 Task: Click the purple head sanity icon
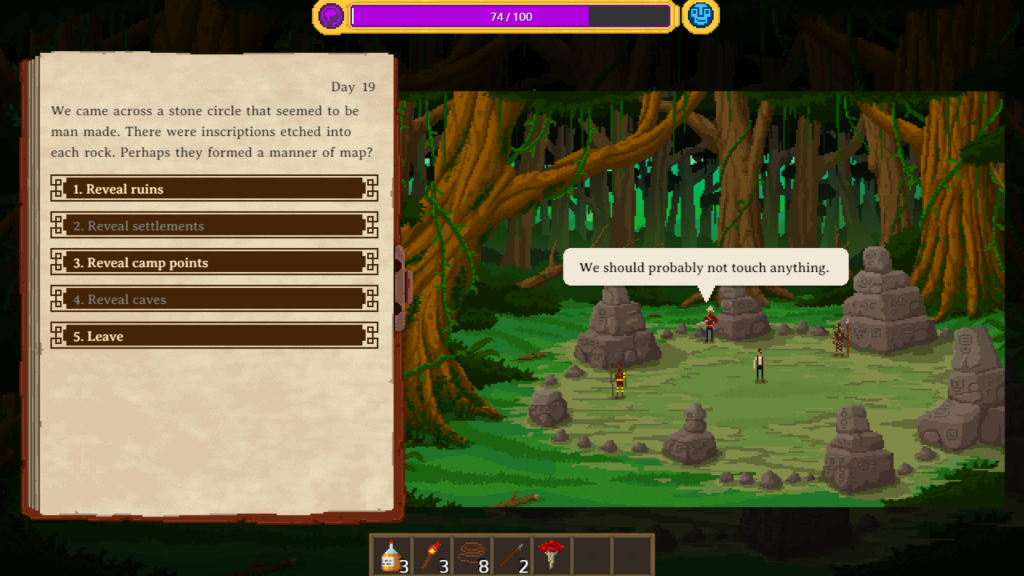(x=330, y=16)
